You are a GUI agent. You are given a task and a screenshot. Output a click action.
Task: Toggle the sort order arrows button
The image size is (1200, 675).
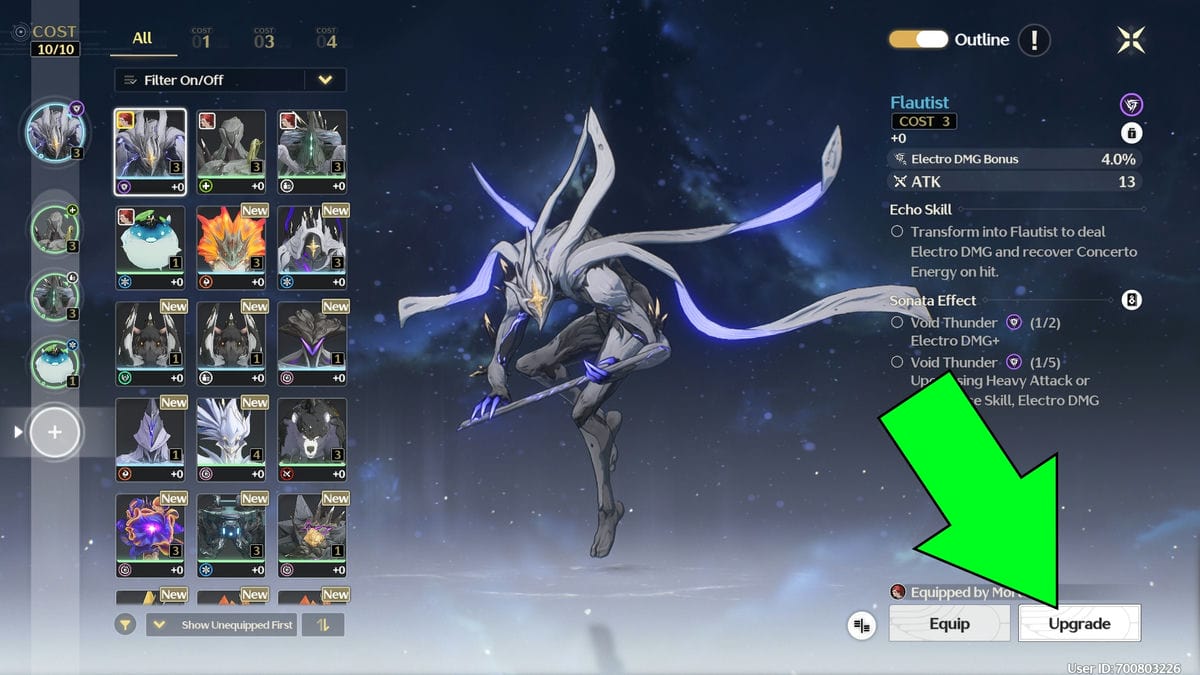(323, 625)
